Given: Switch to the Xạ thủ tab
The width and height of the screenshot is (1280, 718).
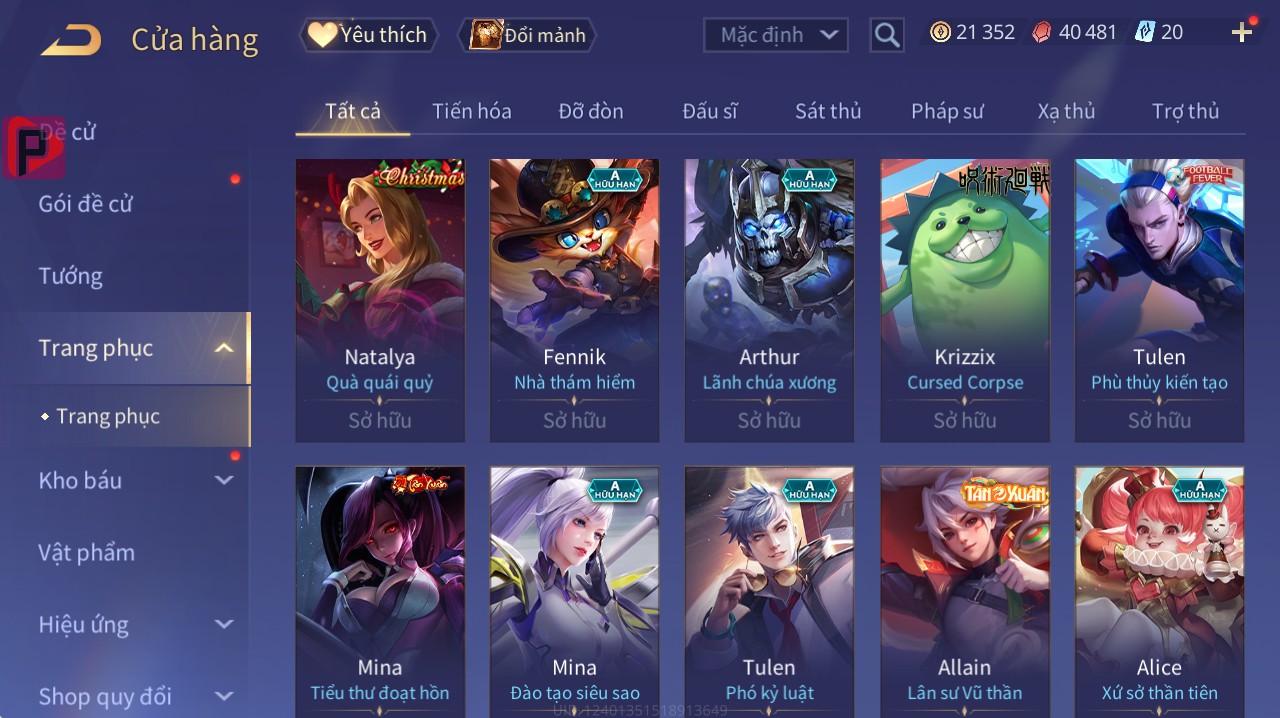Looking at the screenshot, I should point(1066,111).
